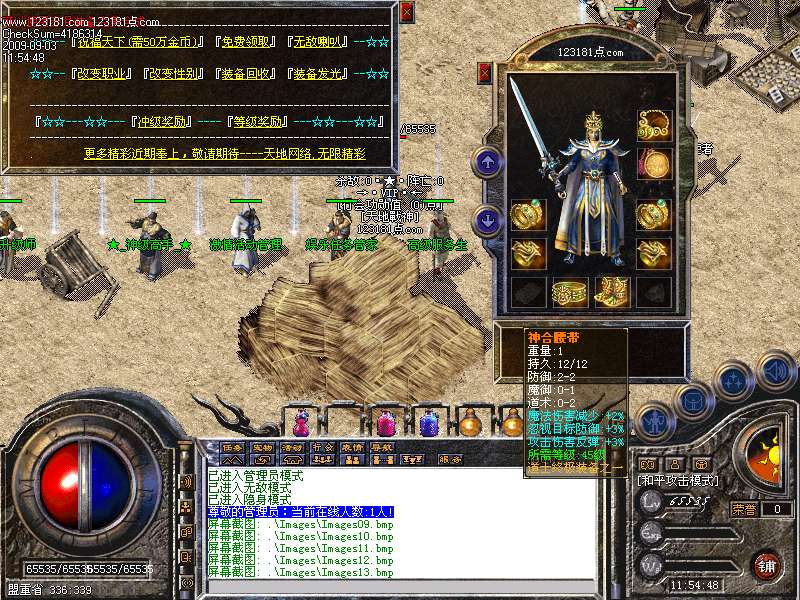Screen dimensions: 800x600
Task: Select the belt slot in equipment panel
Action: tap(570, 294)
